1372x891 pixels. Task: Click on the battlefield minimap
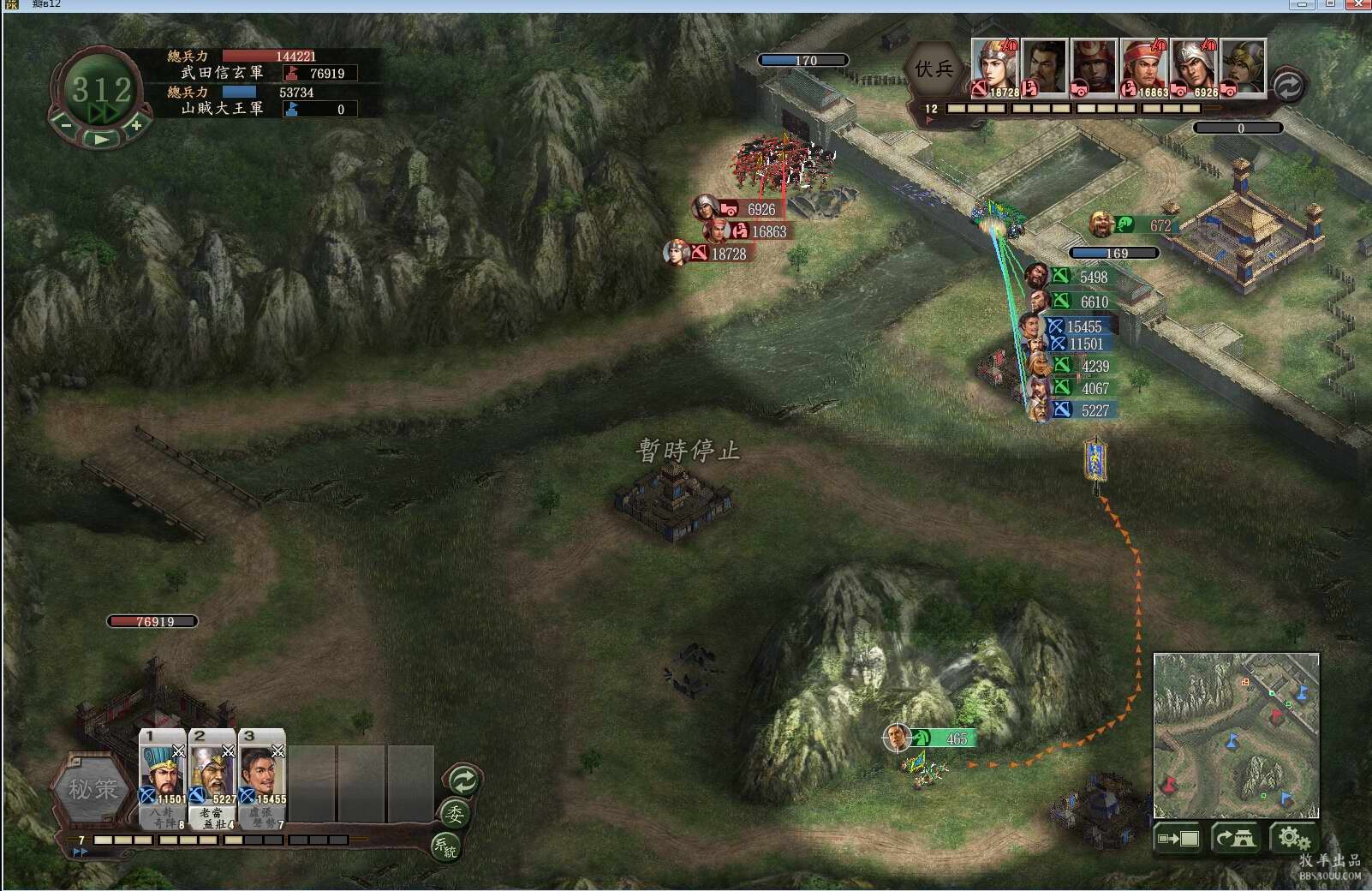[1236, 735]
